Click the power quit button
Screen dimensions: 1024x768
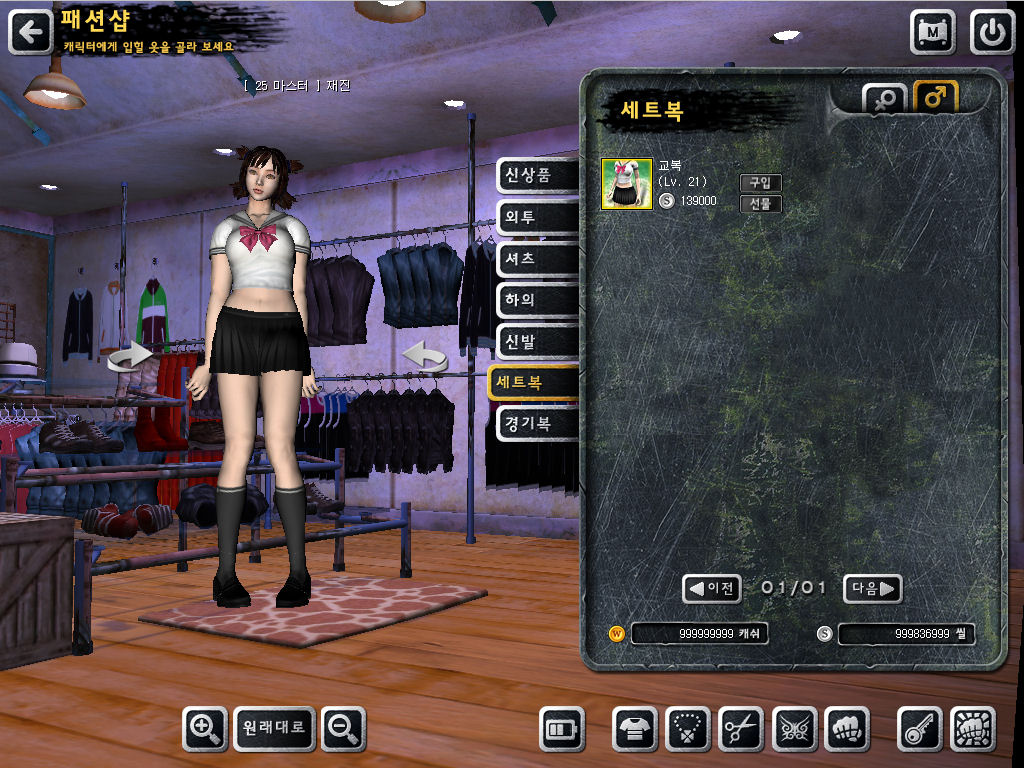click(x=992, y=32)
